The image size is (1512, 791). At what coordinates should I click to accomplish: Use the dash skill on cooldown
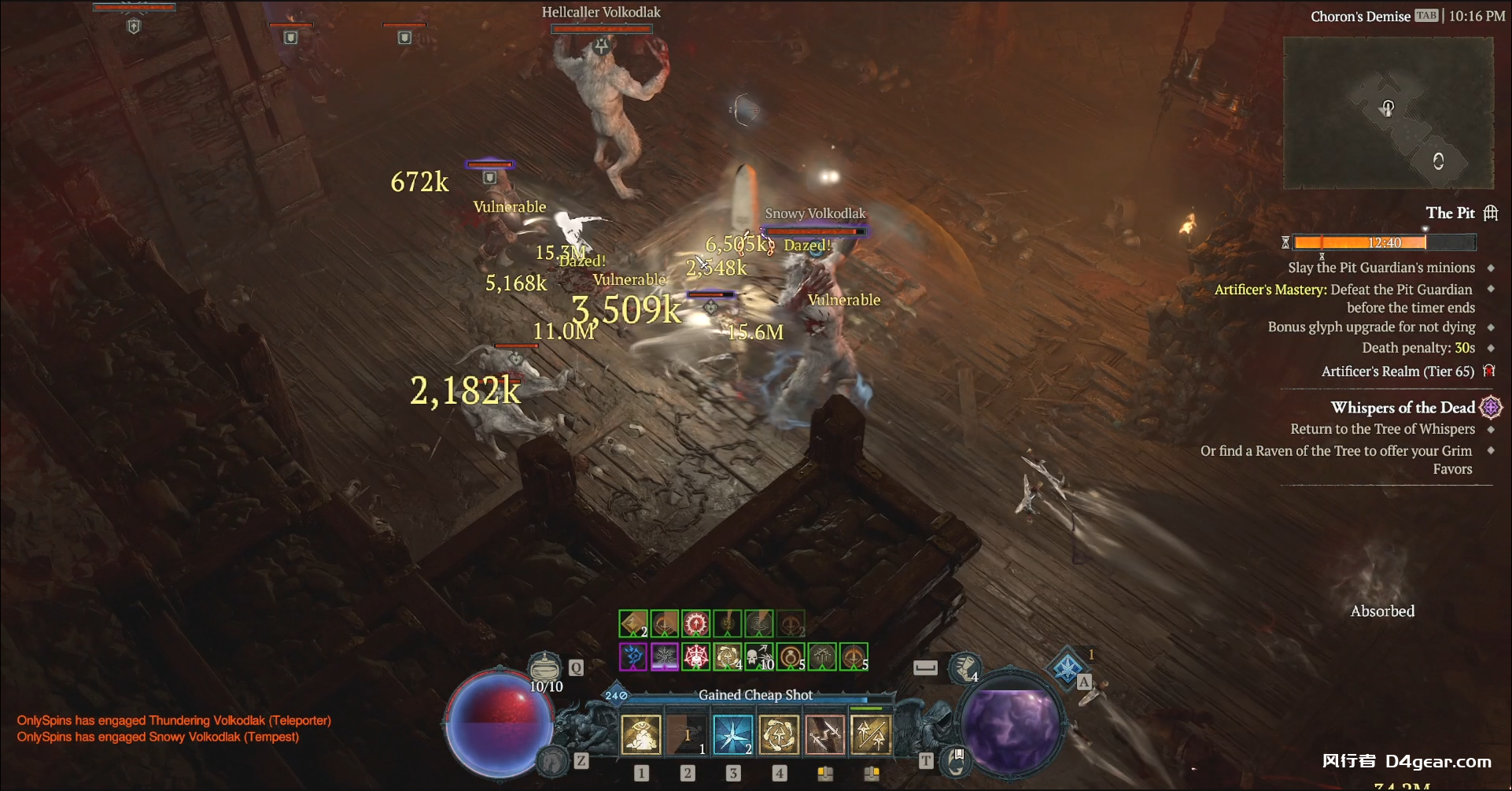click(x=687, y=734)
